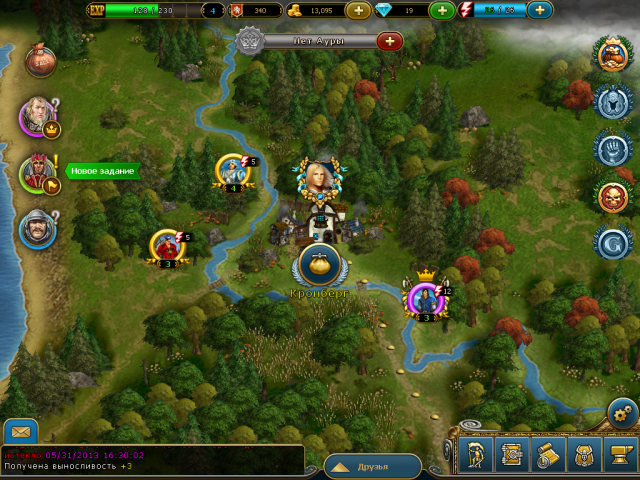
Task: Select the red skull round icon
Action: point(611,196)
